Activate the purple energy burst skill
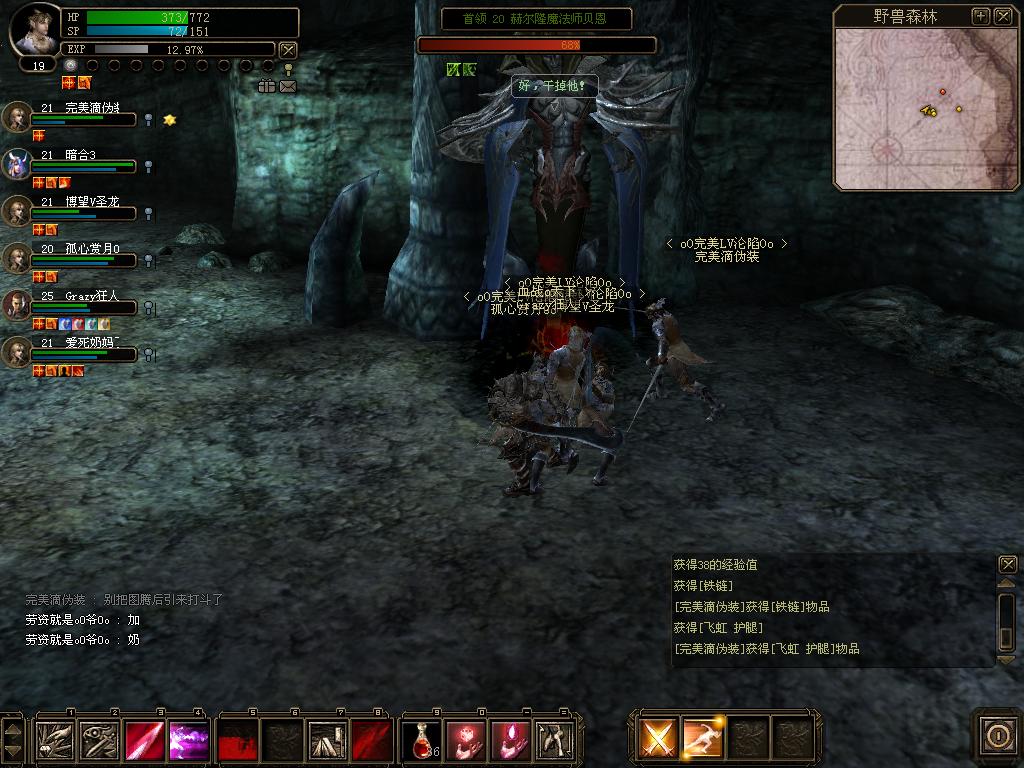Screen dimensions: 1024x768 click(x=188, y=740)
